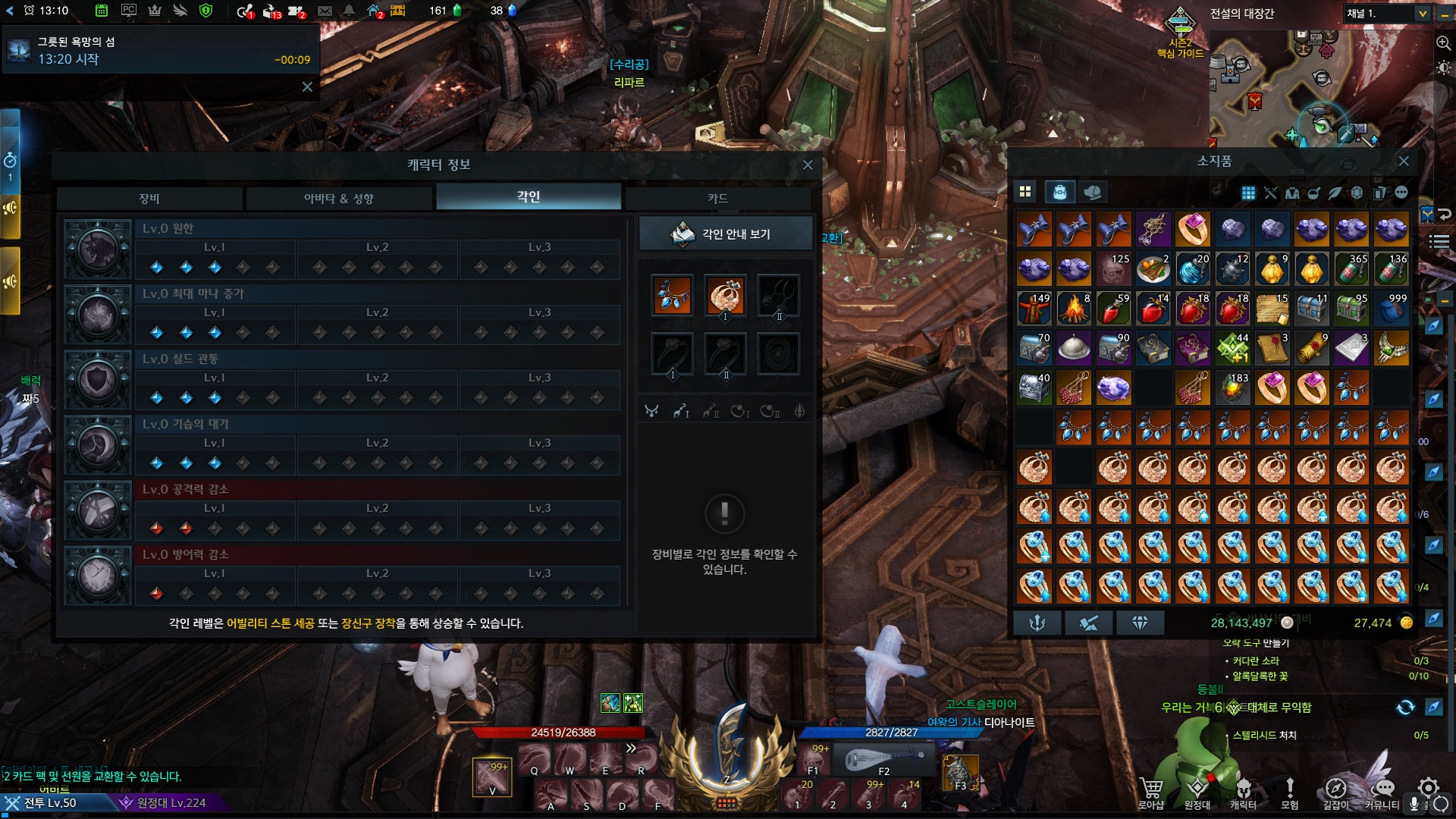Click the minimap zoom magnifier button
This screenshot has width=1456, height=819.
click(x=1442, y=42)
